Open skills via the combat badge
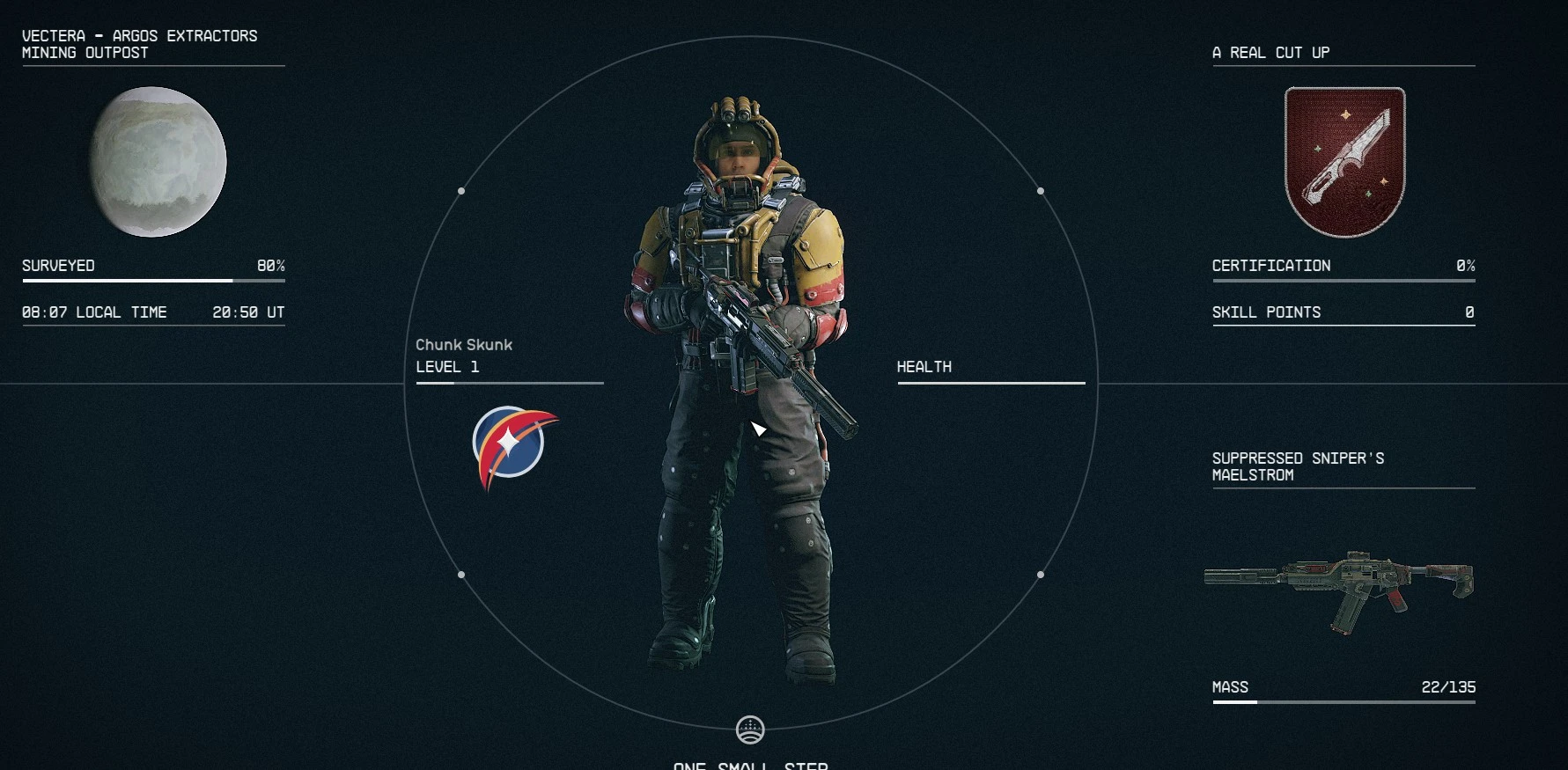This screenshot has width=1568, height=770. pyautogui.click(x=1344, y=162)
